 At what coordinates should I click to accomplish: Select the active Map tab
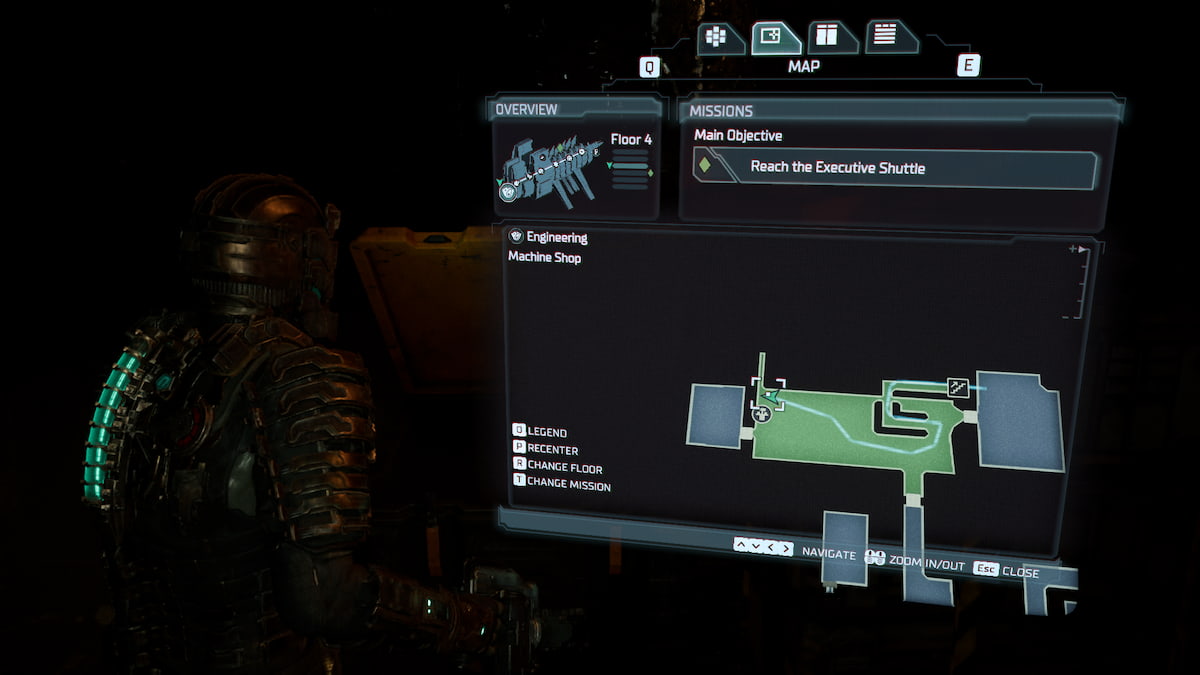[x=773, y=38]
